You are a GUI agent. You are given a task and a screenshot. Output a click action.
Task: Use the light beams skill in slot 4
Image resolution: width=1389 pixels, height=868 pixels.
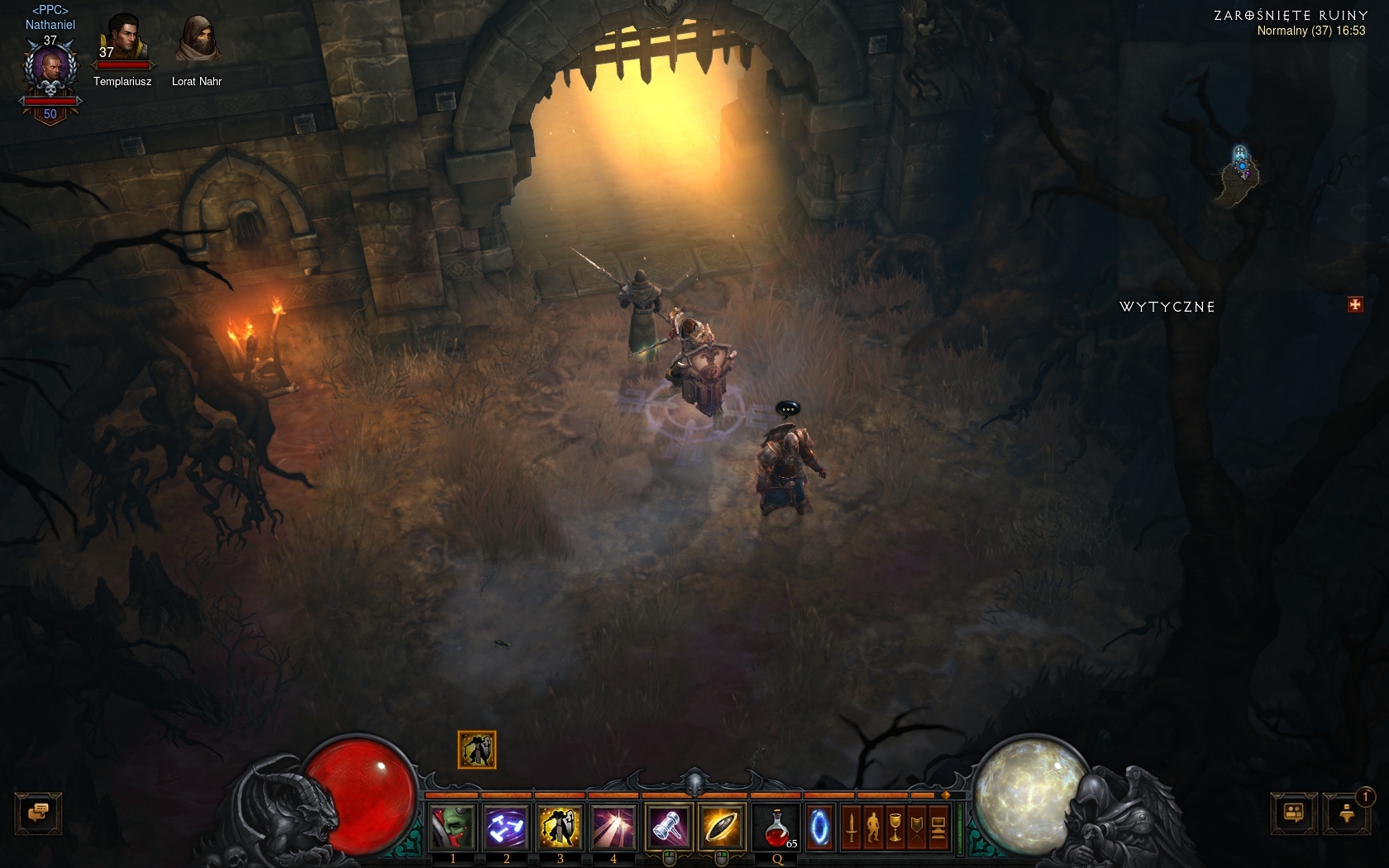point(613,827)
